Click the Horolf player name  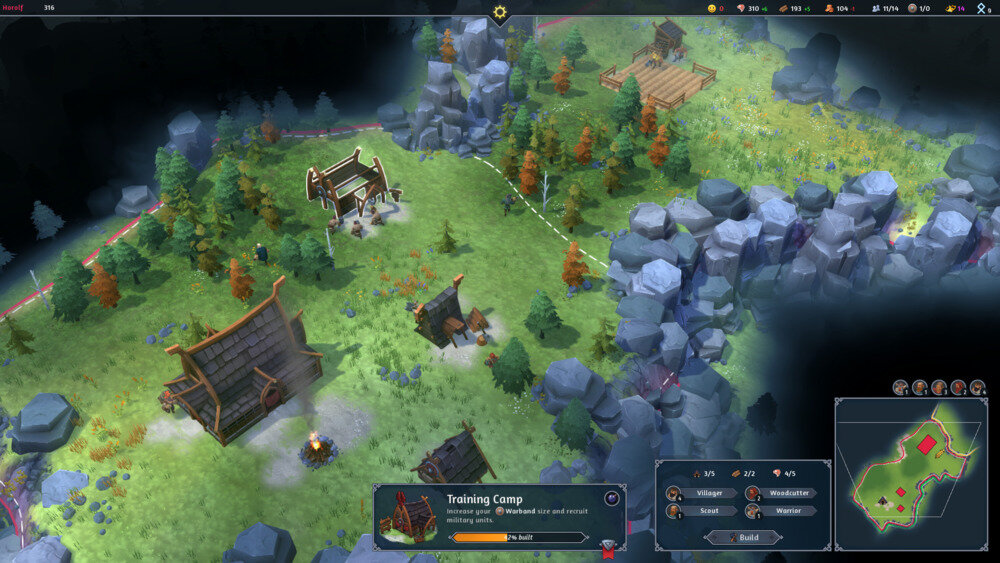[13, 8]
